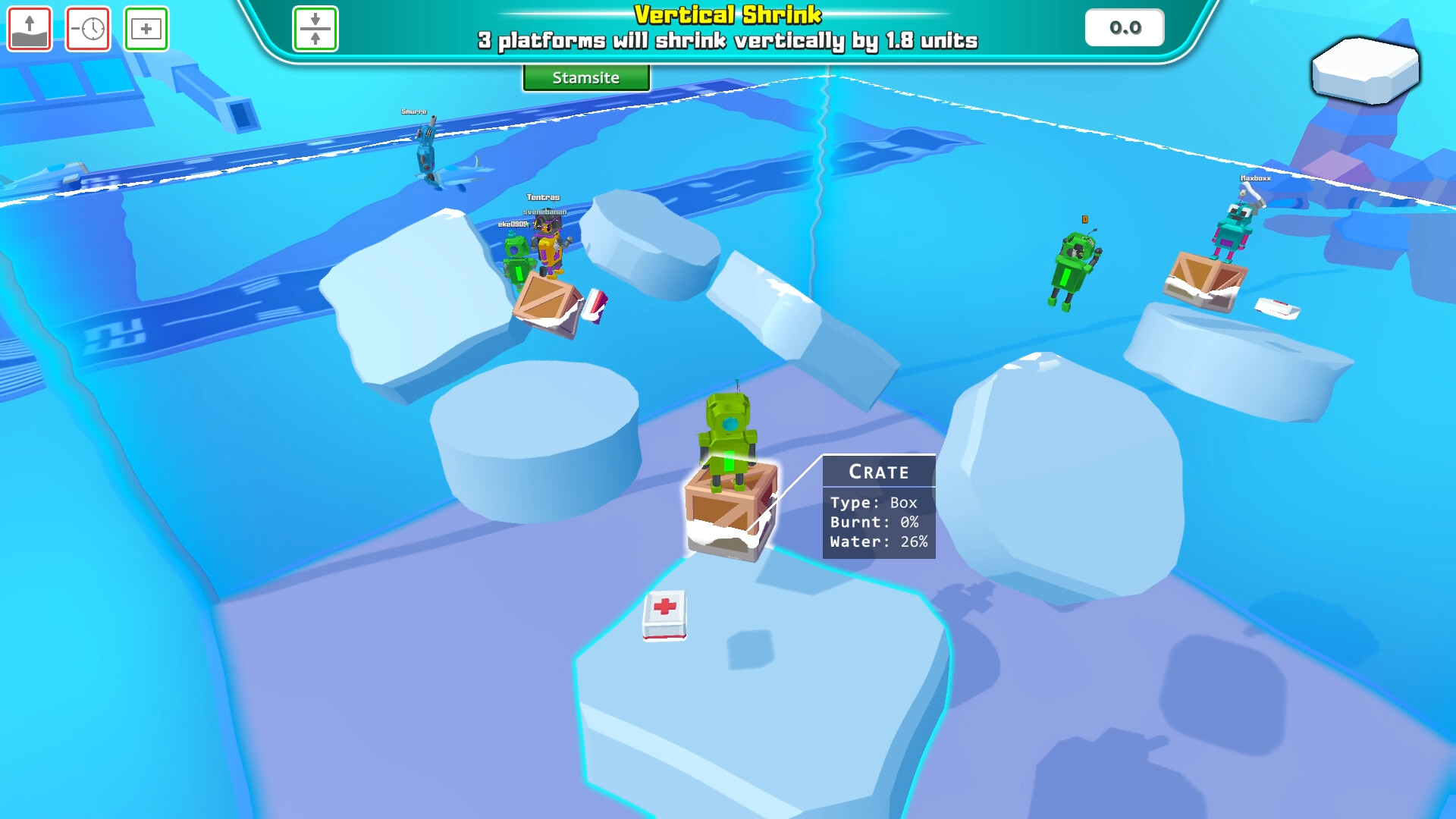1456x819 pixels.
Task: Select the add platform icon
Action: [x=146, y=28]
